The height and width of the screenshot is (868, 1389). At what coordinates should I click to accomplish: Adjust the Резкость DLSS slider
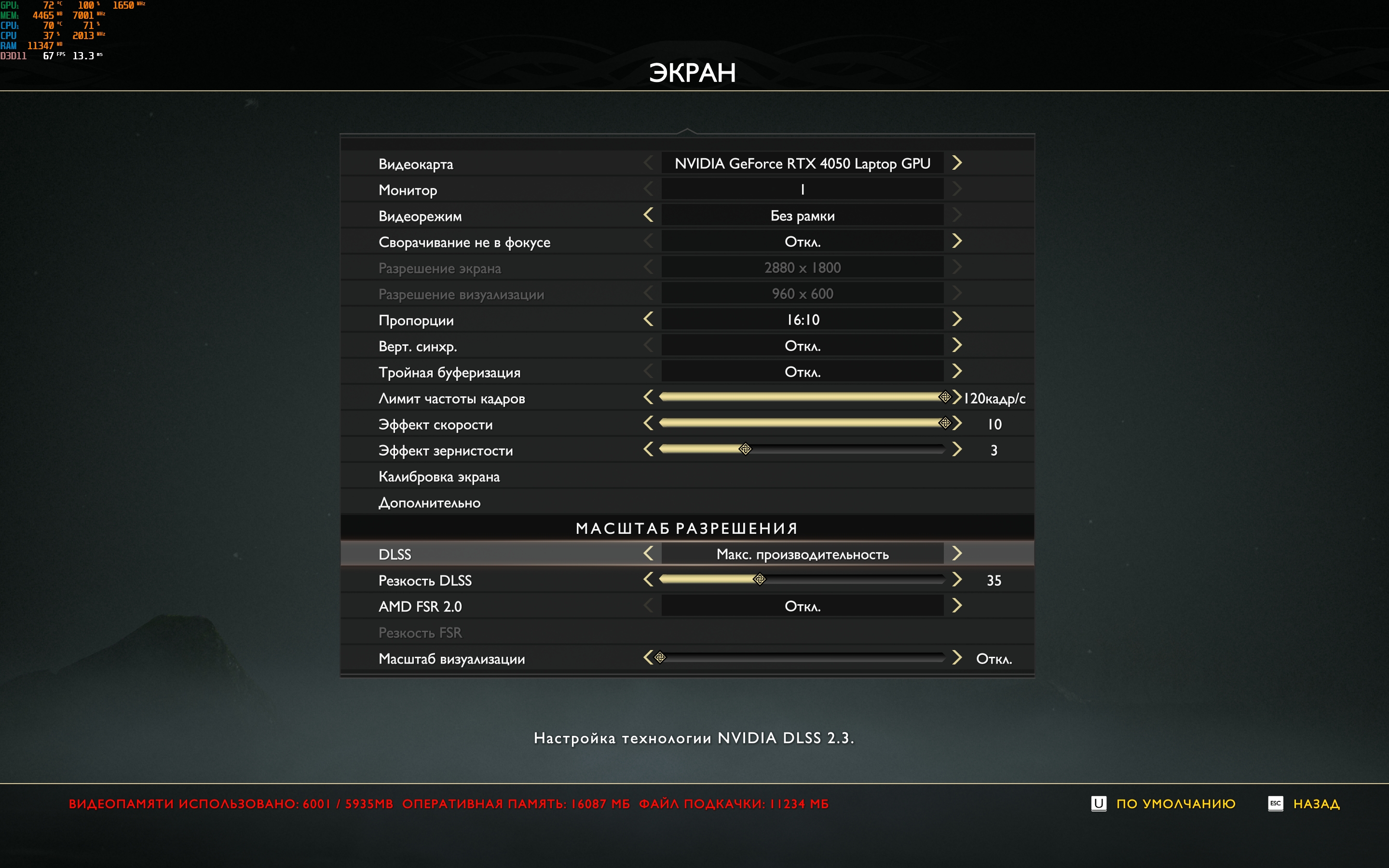[x=759, y=580]
